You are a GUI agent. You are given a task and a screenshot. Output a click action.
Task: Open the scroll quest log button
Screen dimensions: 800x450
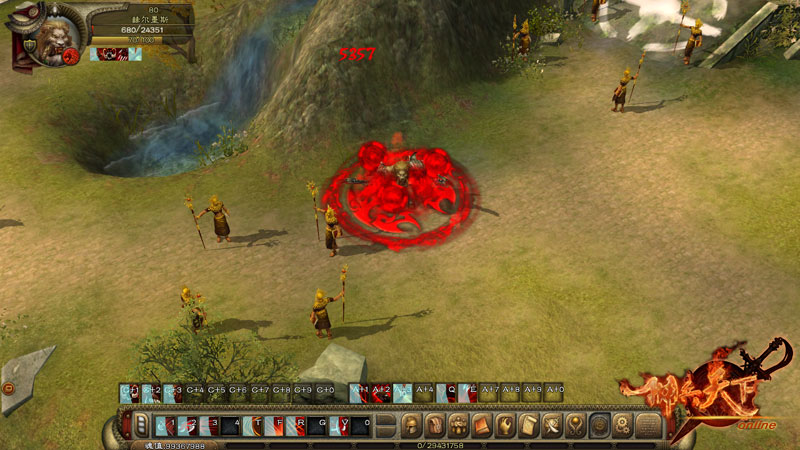pyautogui.click(x=528, y=425)
